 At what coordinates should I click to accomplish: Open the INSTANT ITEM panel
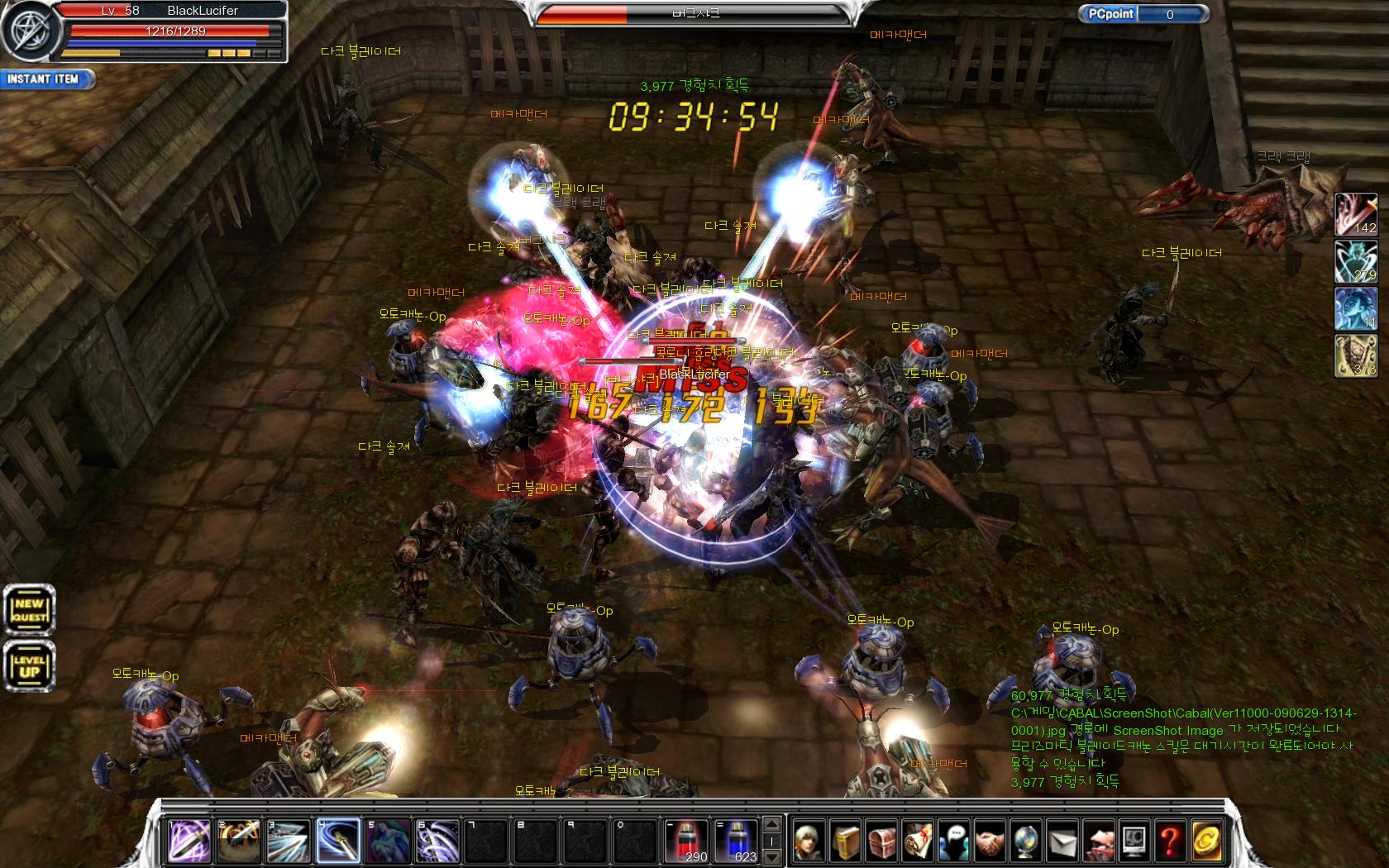(x=45, y=79)
